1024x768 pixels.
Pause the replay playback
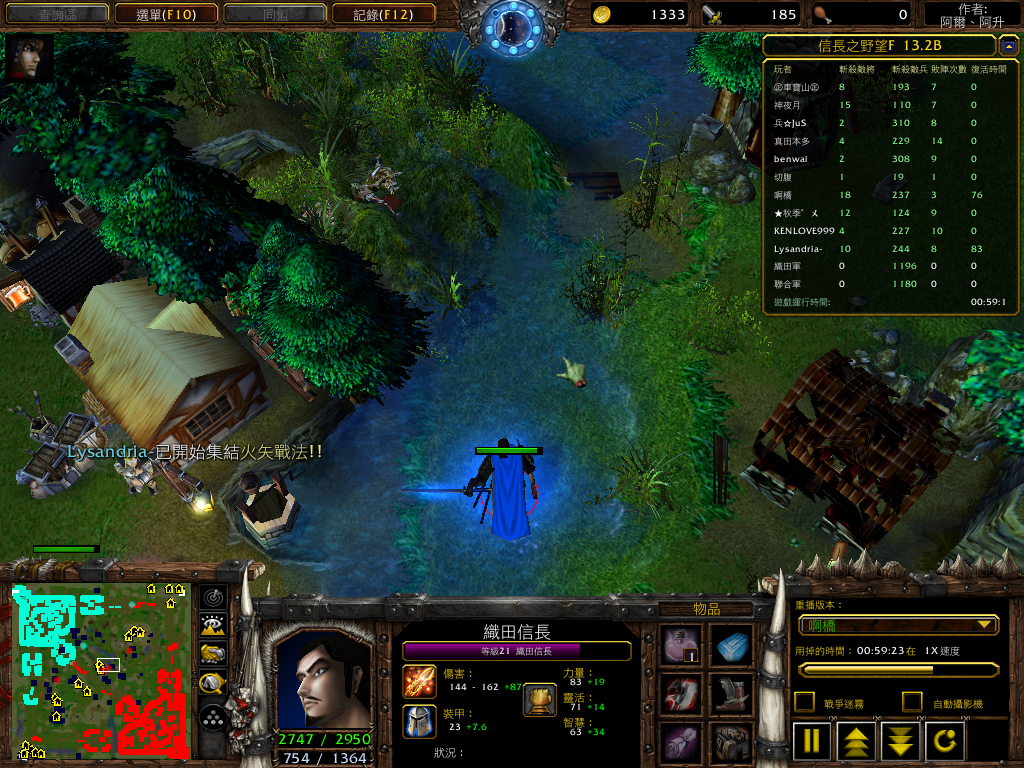pyautogui.click(x=812, y=741)
